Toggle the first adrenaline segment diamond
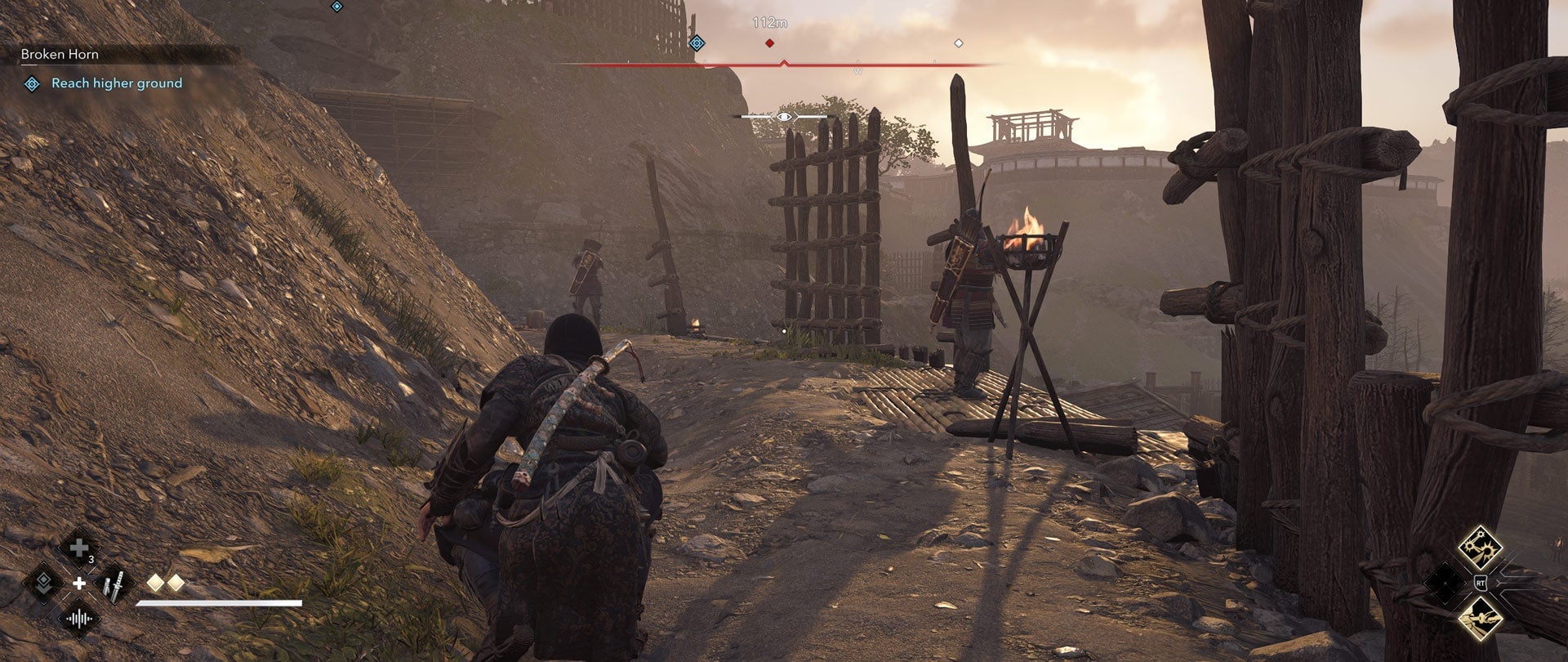The image size is (1568, 662). (x=155, y=583)
